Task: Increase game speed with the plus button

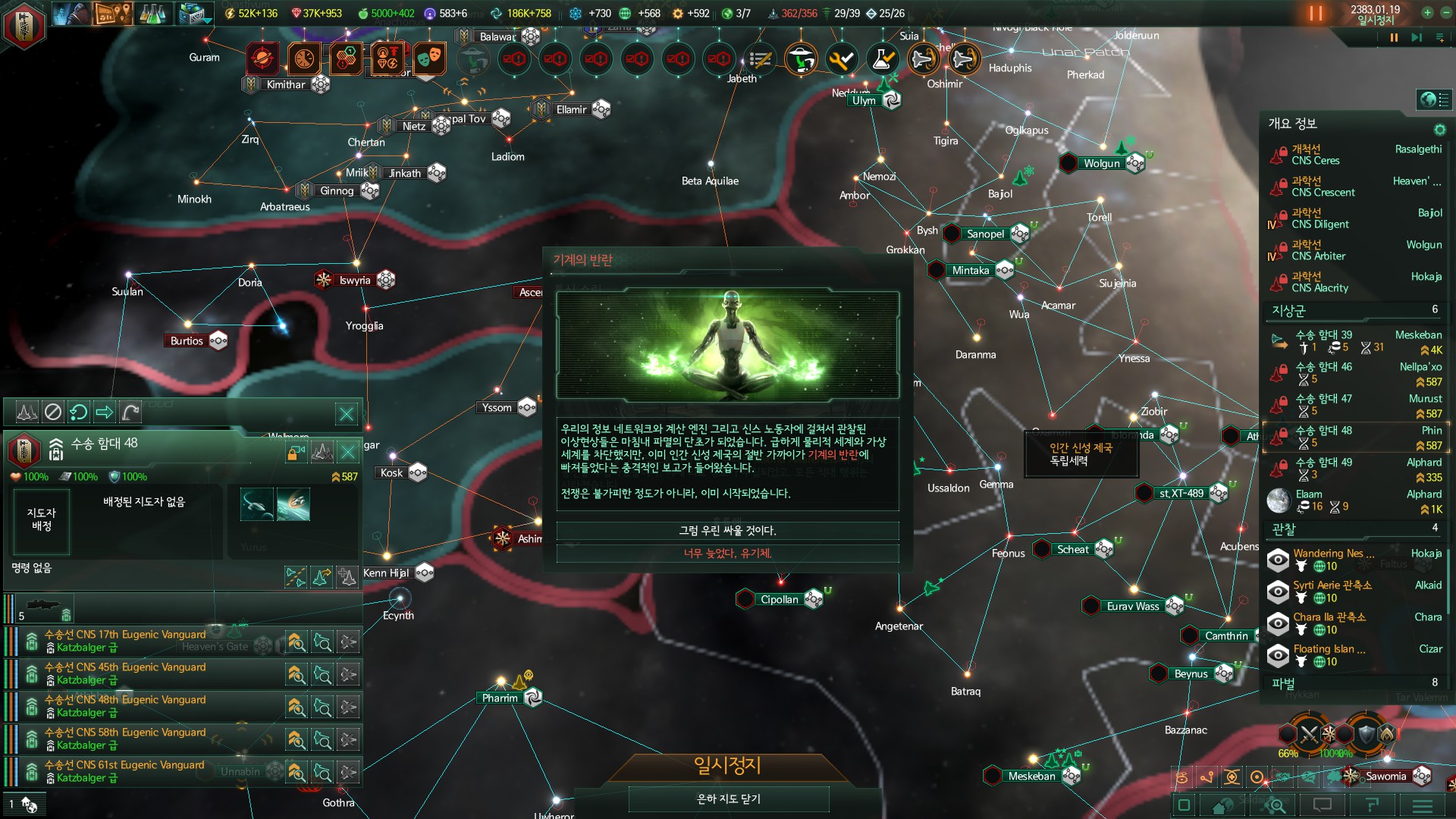Action: point(1426,13)
